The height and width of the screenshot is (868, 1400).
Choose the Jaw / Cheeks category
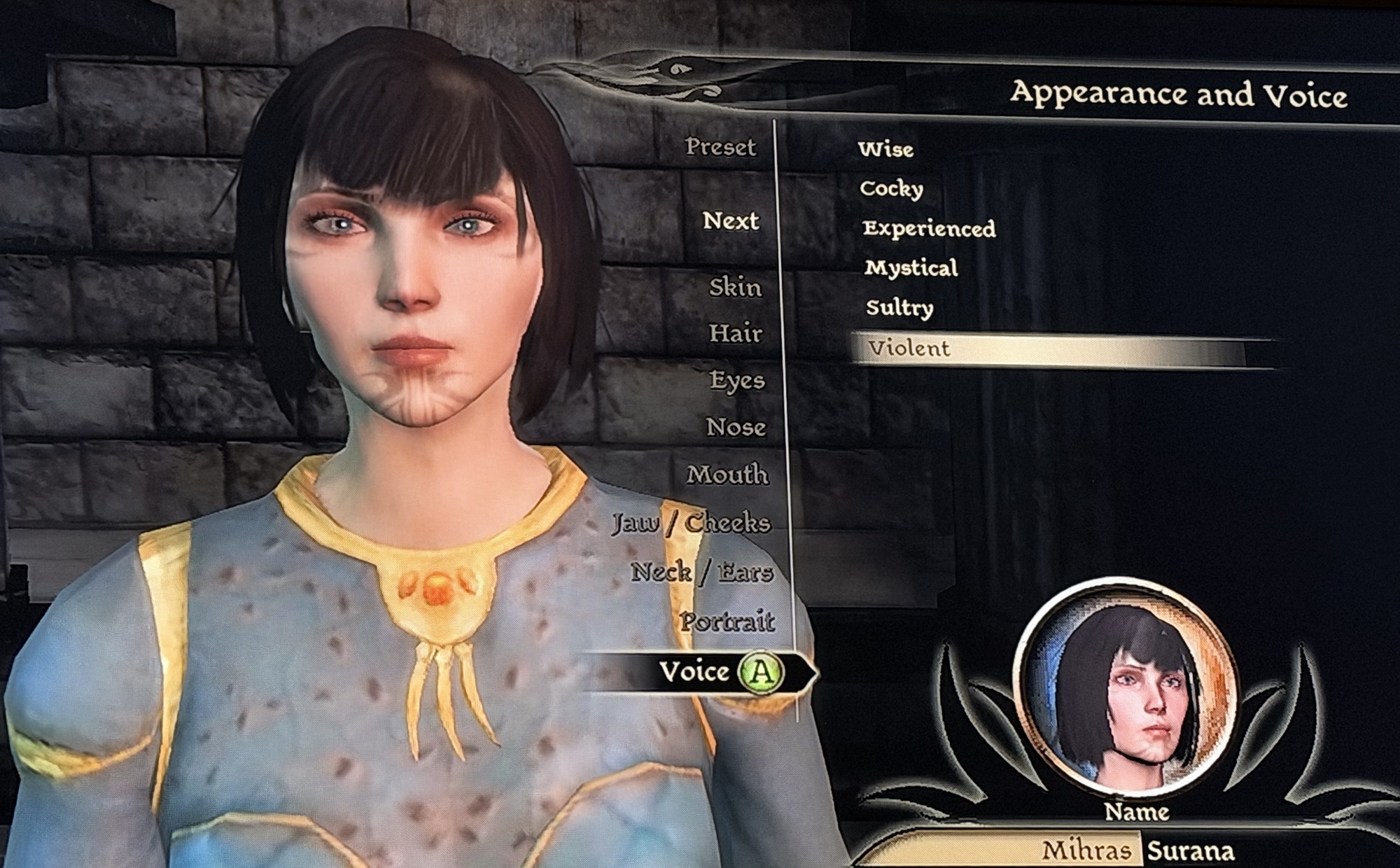tap(692, 523)
